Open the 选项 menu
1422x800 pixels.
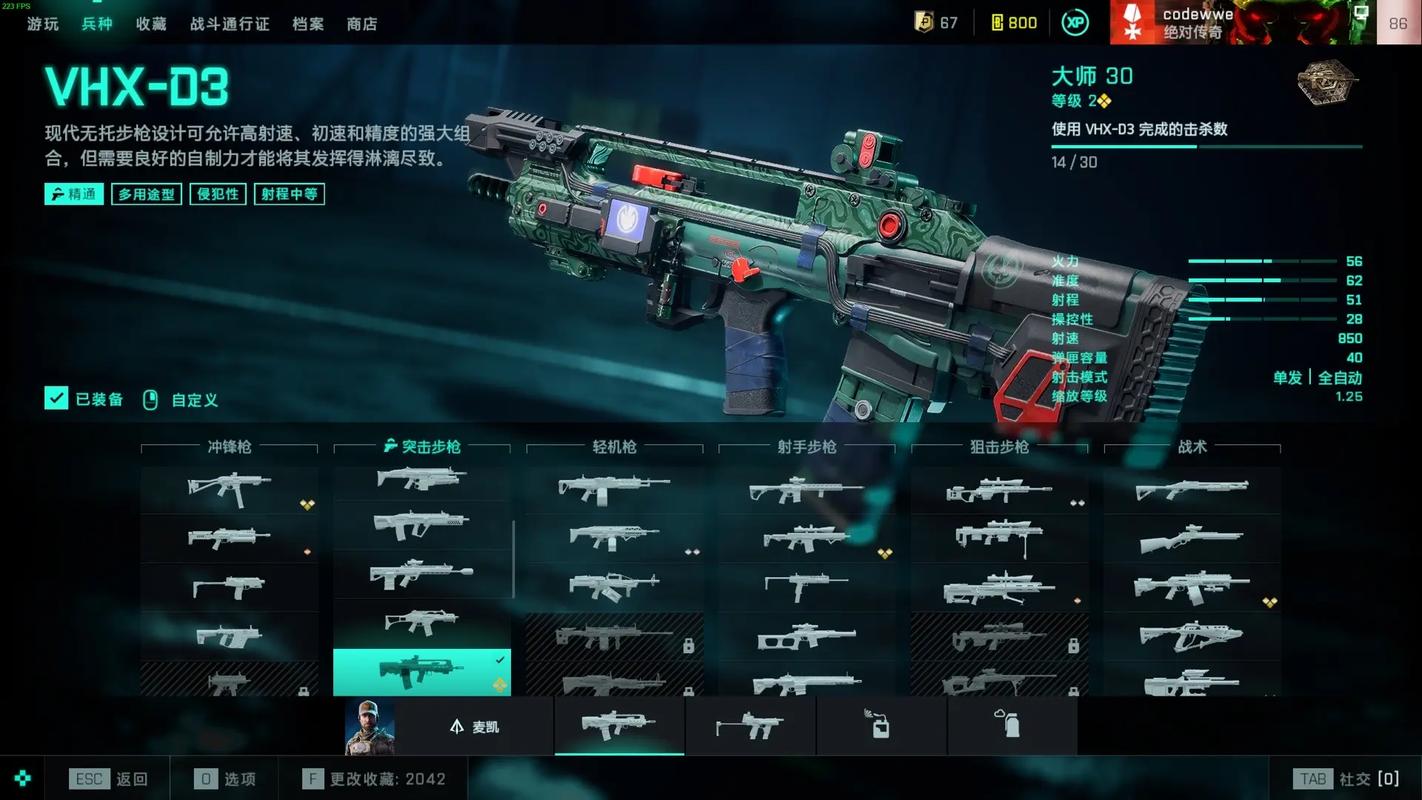[x=225, y=779]
